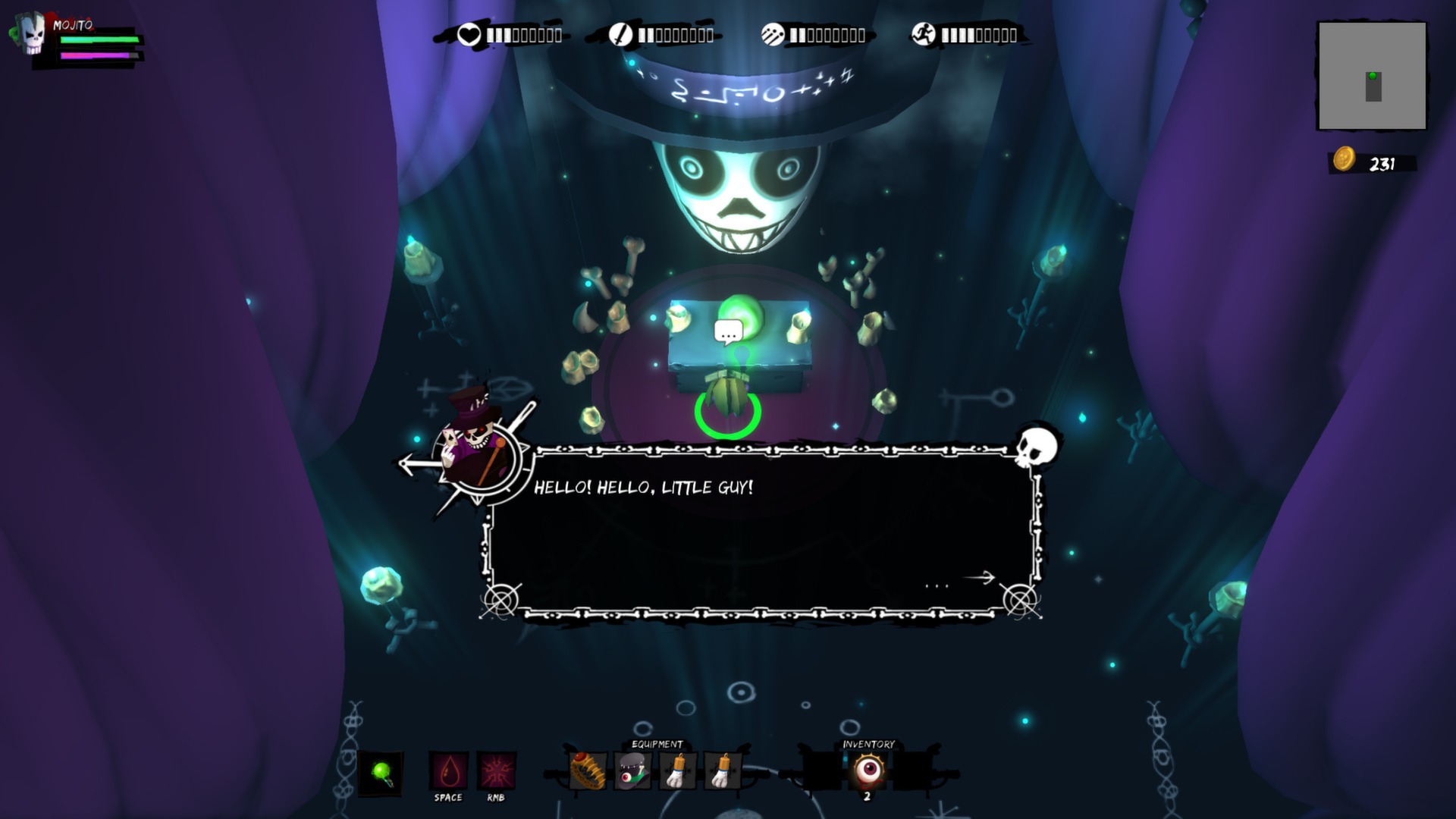Click the Inventory panel label
Image resolution: width=1456 pixels, height=819 pixels.
pos(868,744)
